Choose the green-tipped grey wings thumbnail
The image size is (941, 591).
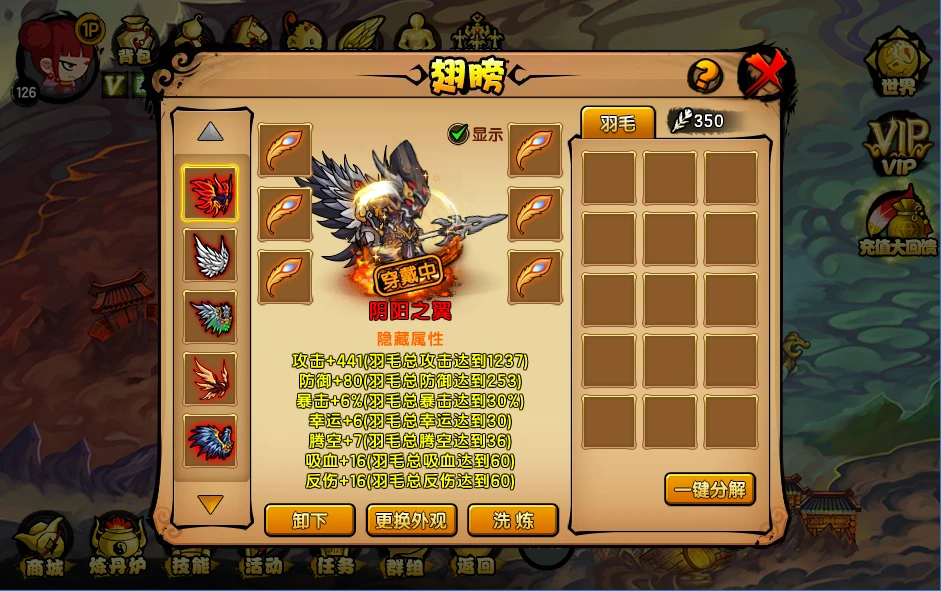click(210, 317)
